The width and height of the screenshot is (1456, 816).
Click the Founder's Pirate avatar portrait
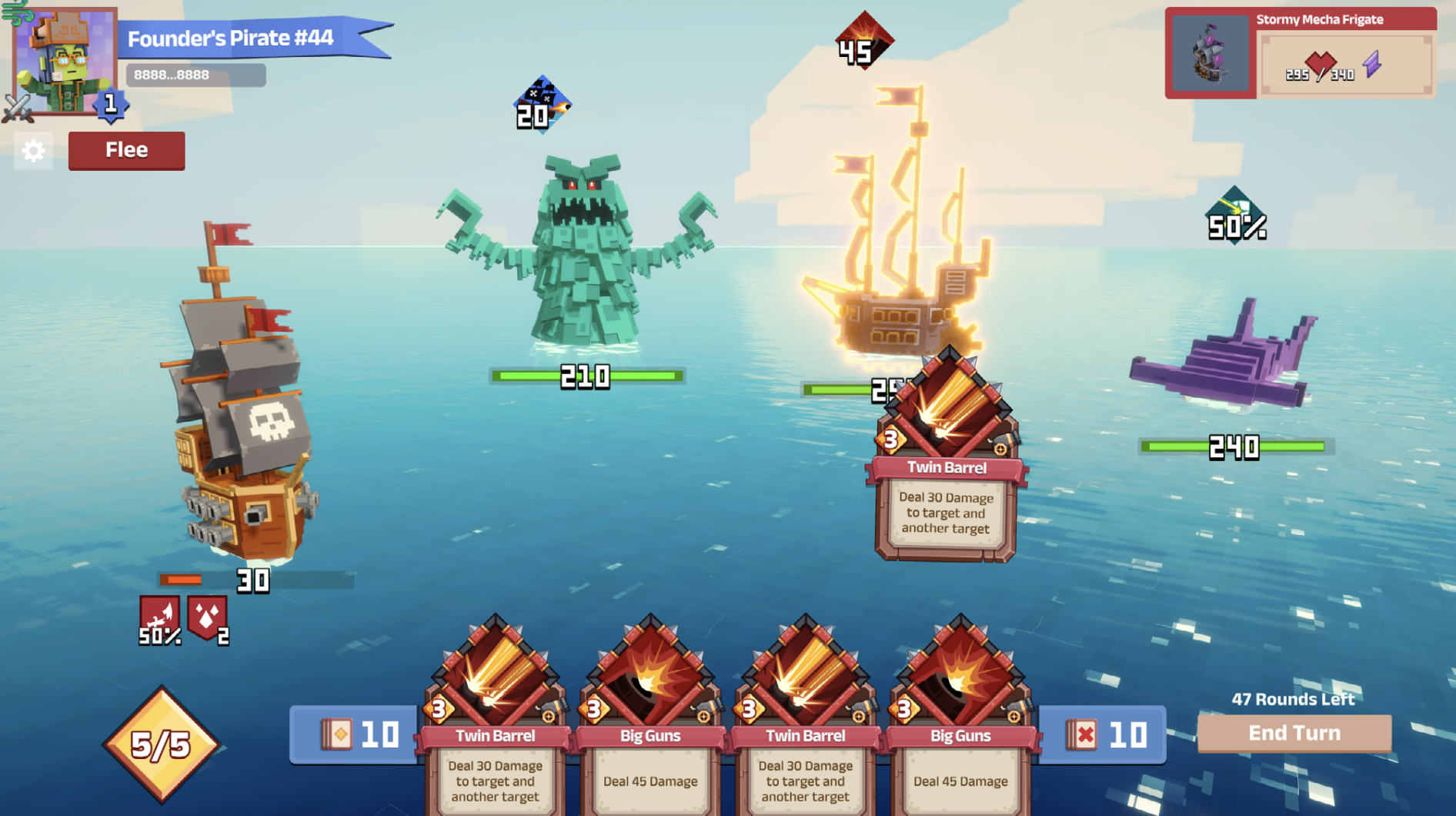(65, 62)
